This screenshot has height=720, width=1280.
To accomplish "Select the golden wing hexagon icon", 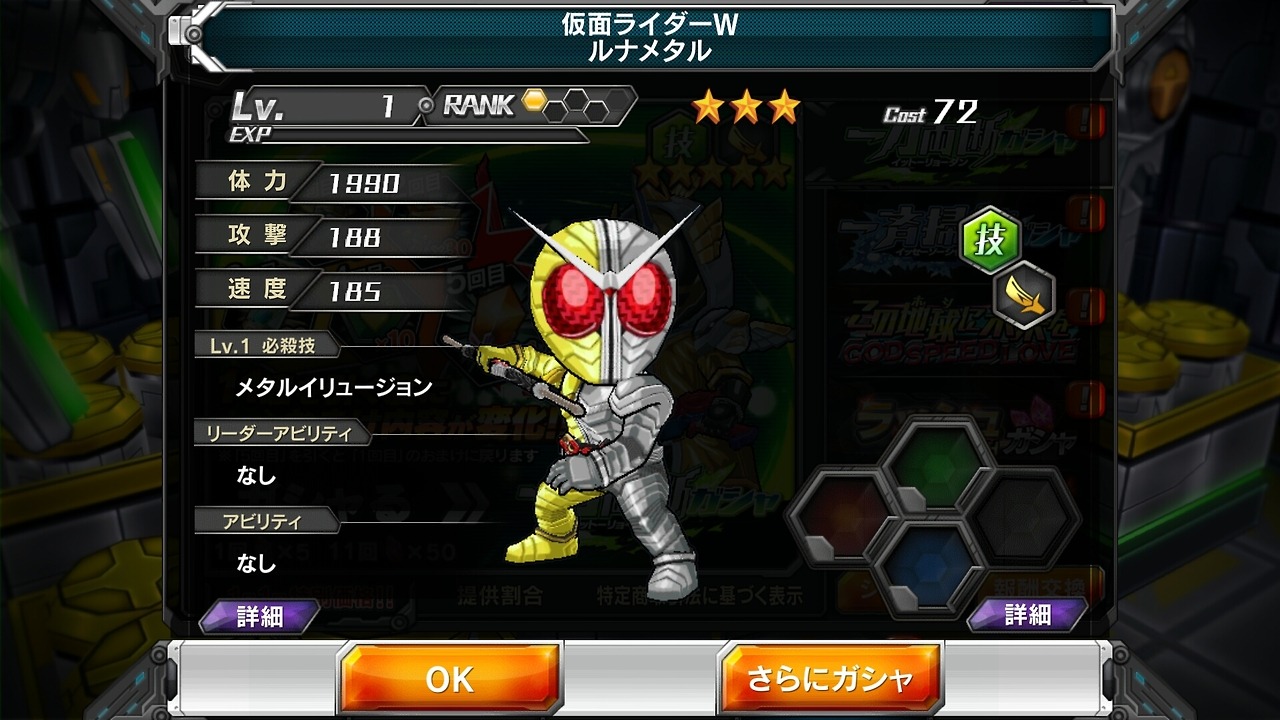I will [1025, 296].
